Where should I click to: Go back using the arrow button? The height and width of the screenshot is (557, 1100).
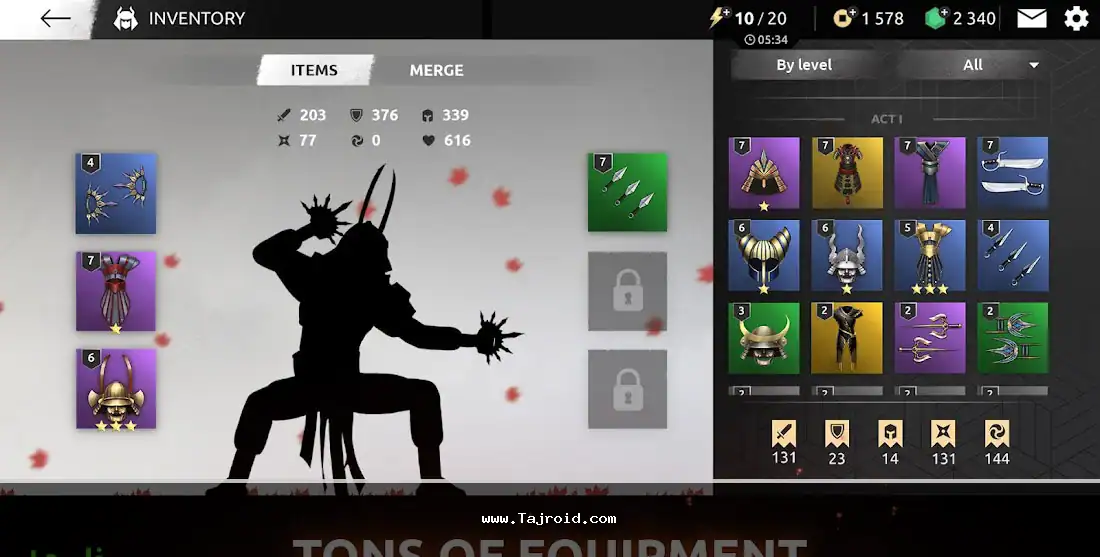55,18
